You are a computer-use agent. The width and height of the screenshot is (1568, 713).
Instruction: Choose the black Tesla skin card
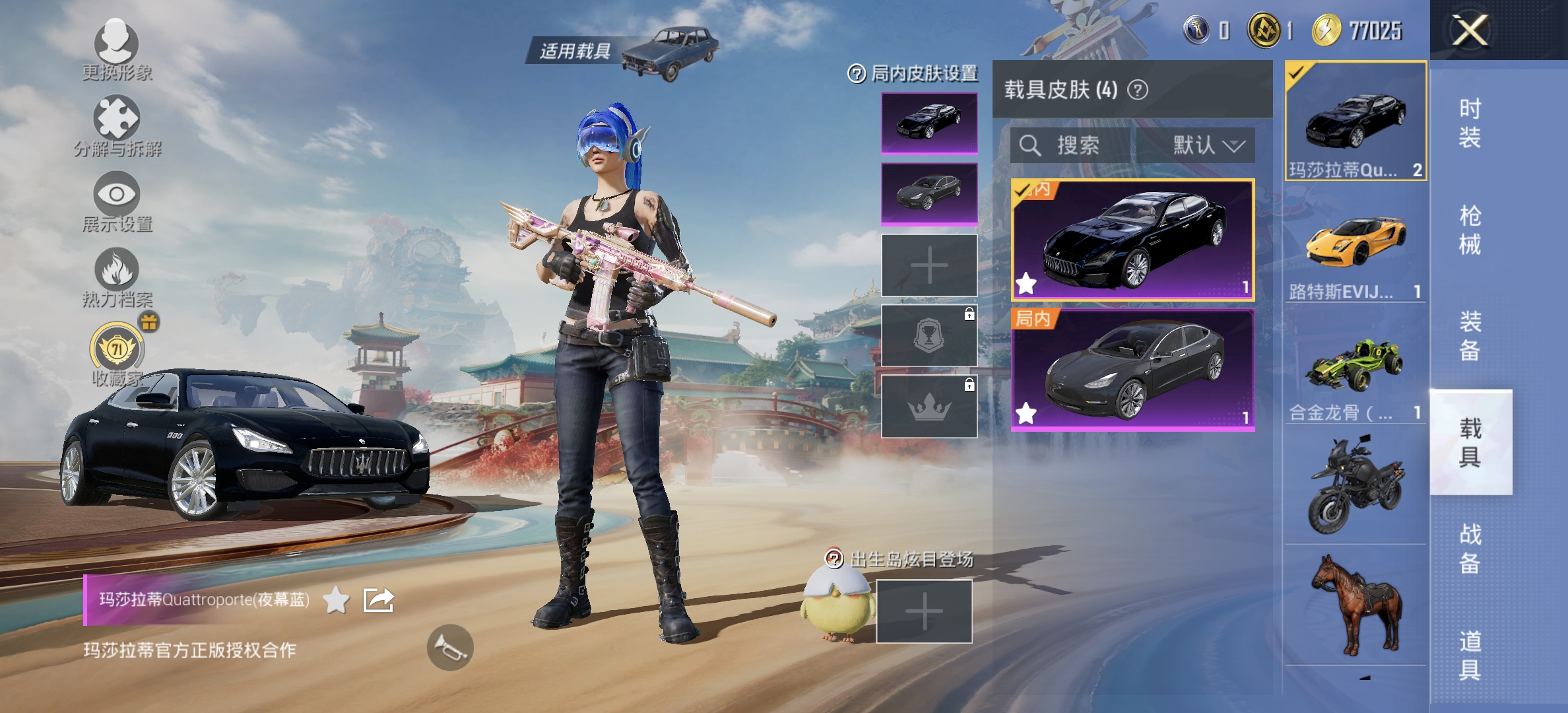1132,370
